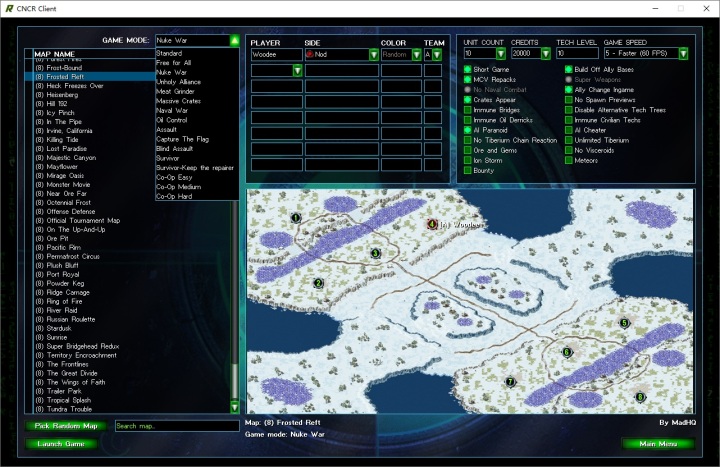Toggle the Meteors checkbox
The image size is (720, 467).
(x=568, y=160)
